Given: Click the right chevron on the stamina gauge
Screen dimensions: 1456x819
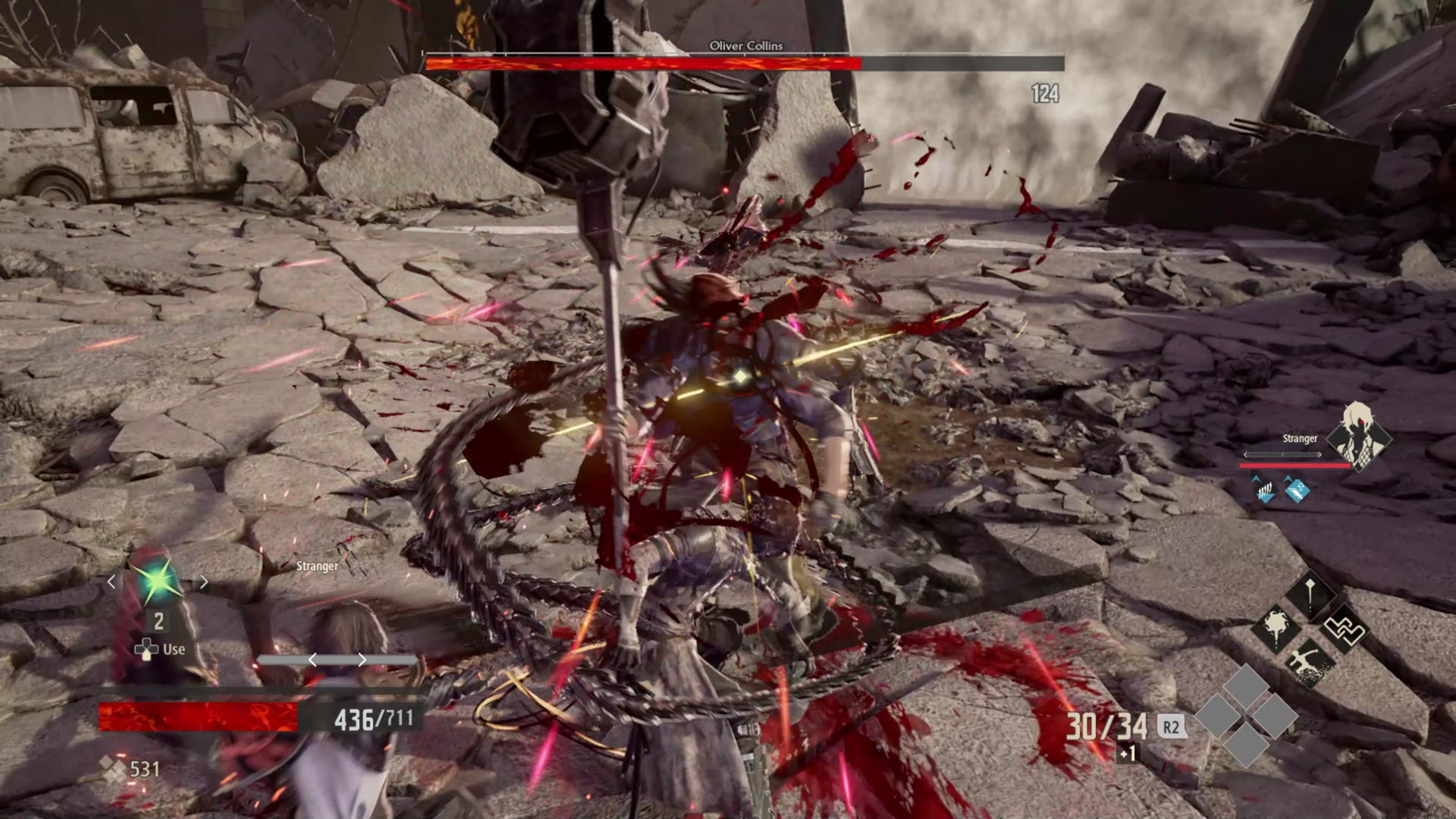Looking at the screenshot, I should point(362,659).
